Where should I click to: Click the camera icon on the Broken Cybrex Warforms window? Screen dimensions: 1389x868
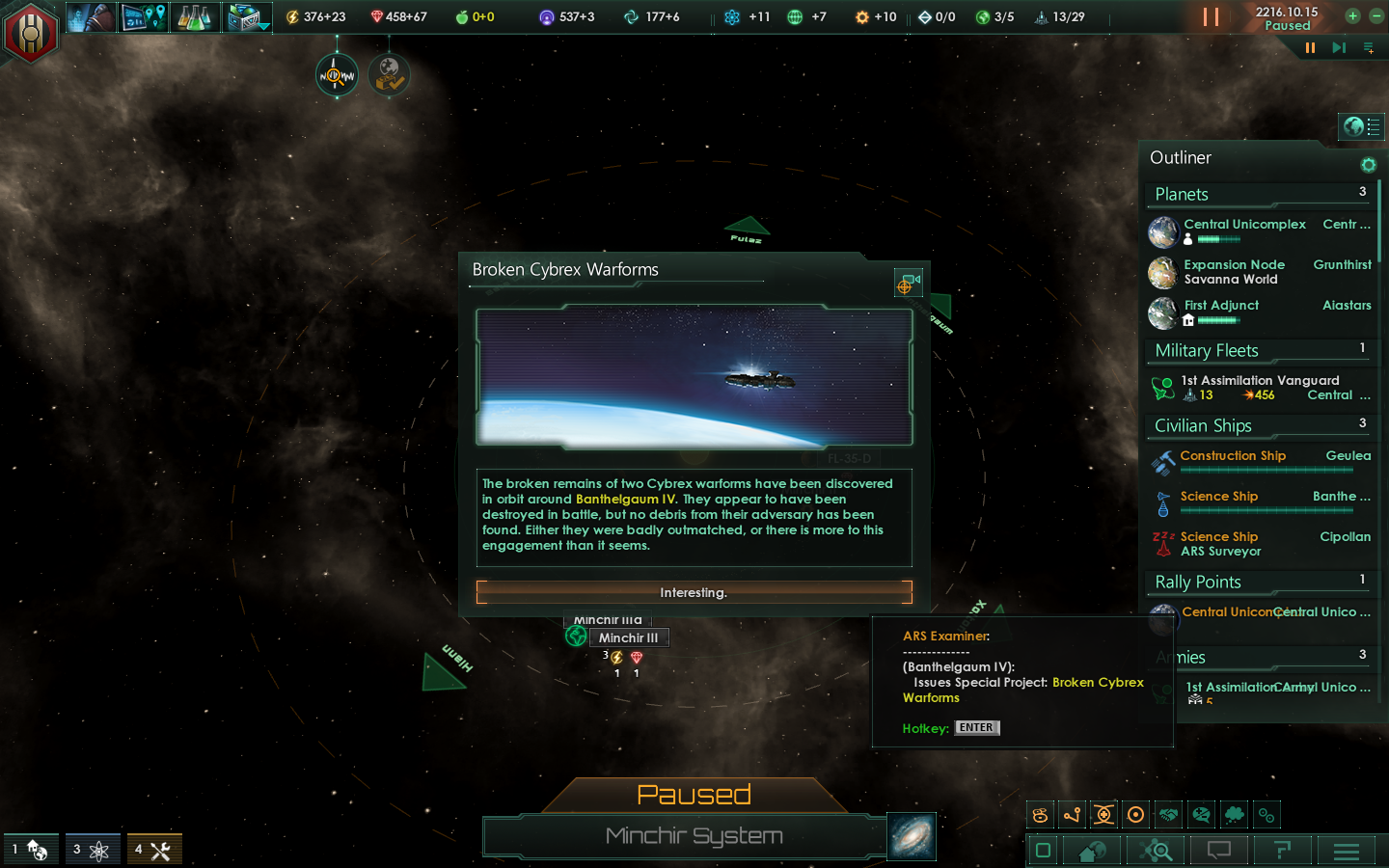coord(907,283)
